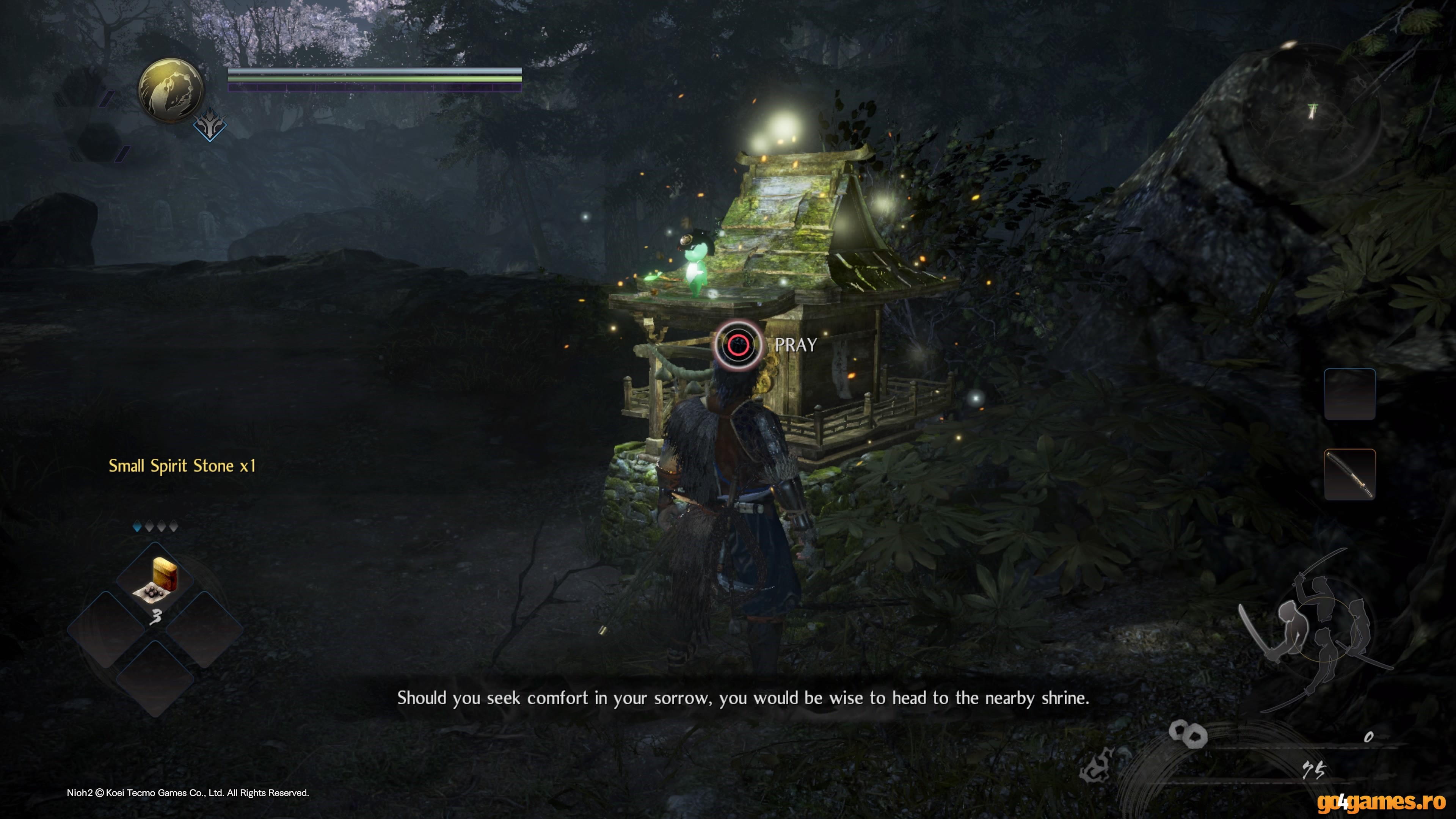The image size is (1456, 819).
Task: Select the katana weapon slot
Action: (x=1349, y=474)
